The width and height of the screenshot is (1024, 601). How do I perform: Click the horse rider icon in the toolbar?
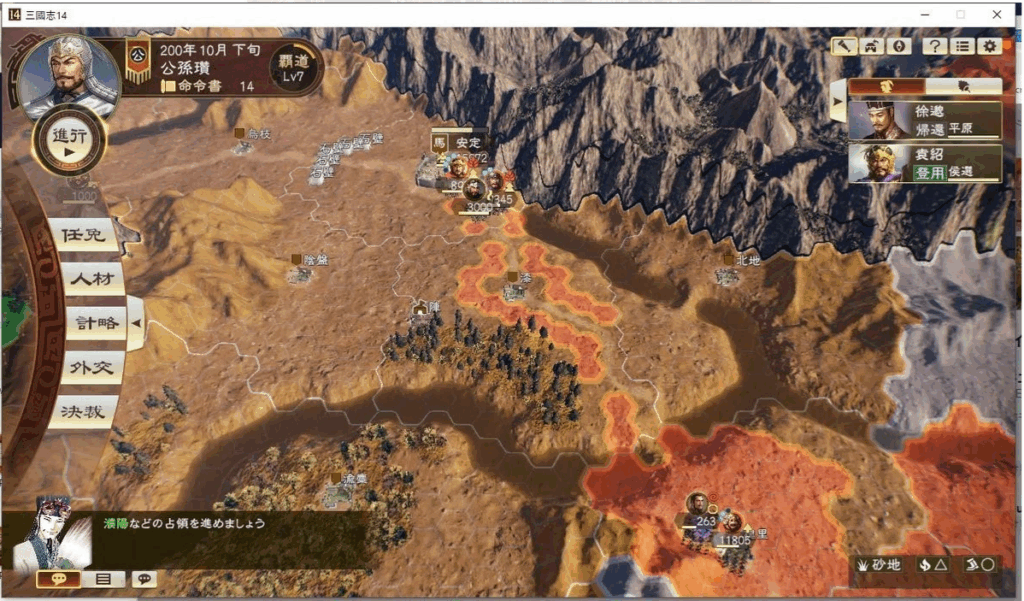coord(871,46)
